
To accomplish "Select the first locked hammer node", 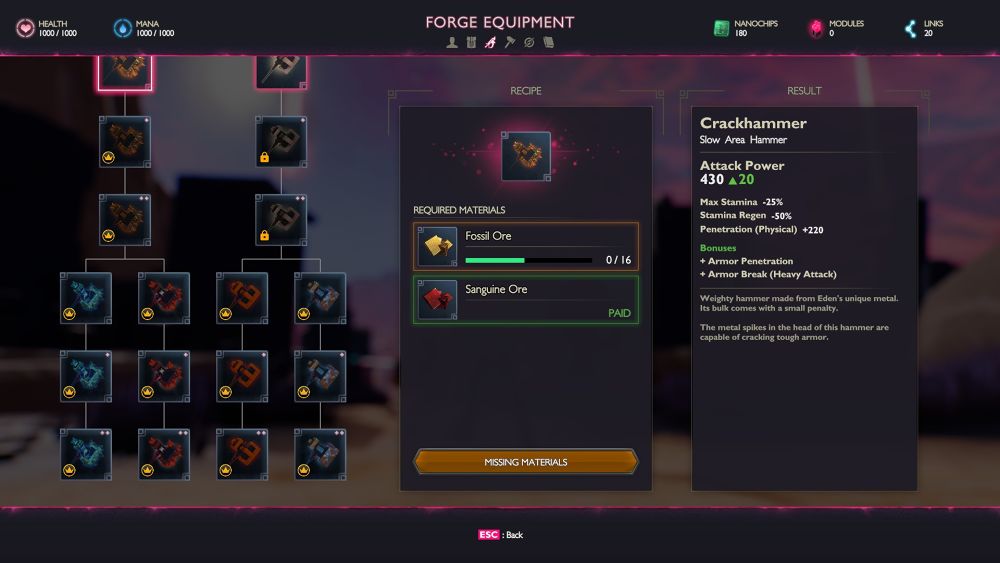I will point(281,142).
